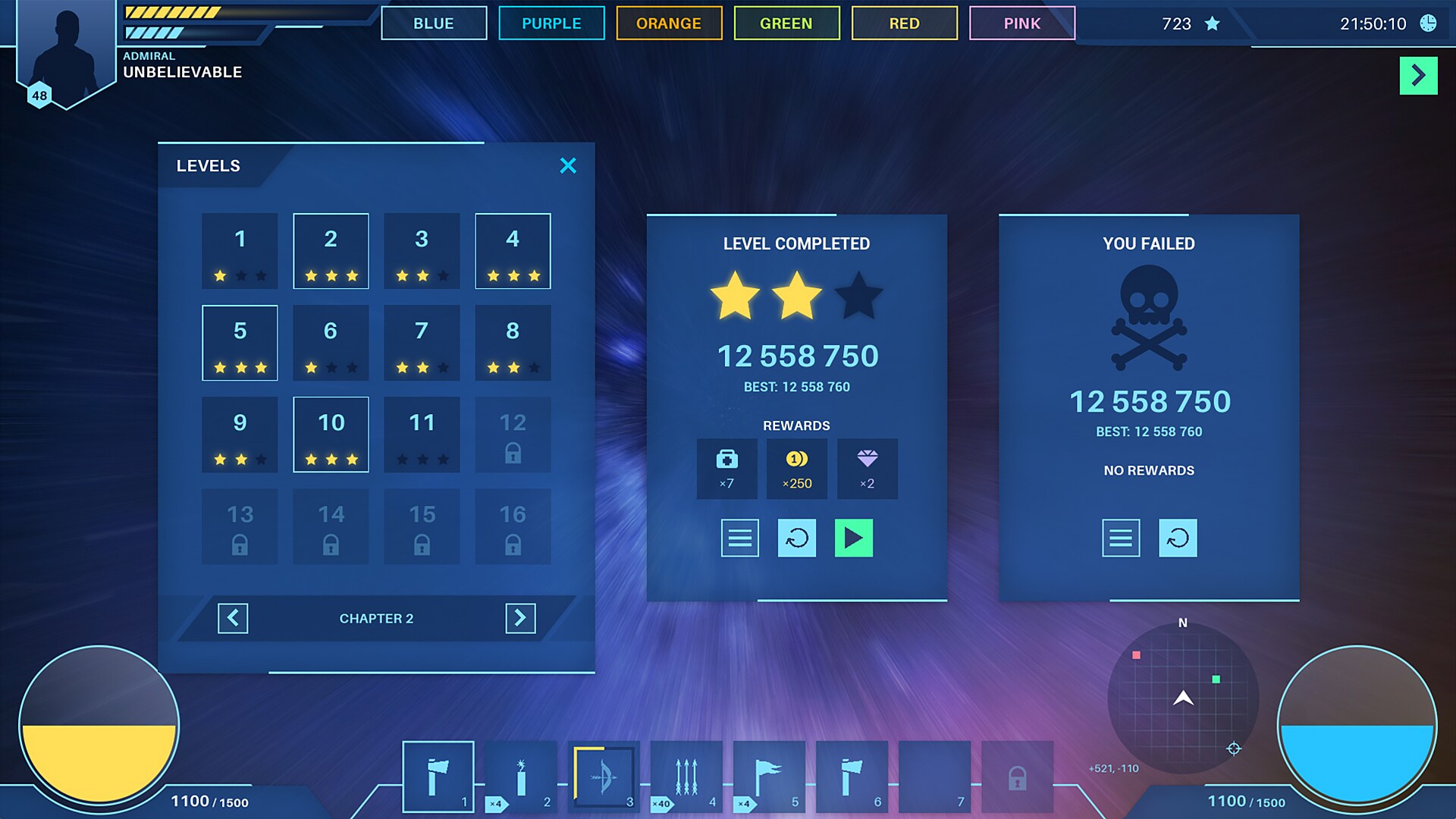Switch to the ORANGE team tab
Image resolution: width=1456 pixels, height=819 pixels.
(669, 23)
